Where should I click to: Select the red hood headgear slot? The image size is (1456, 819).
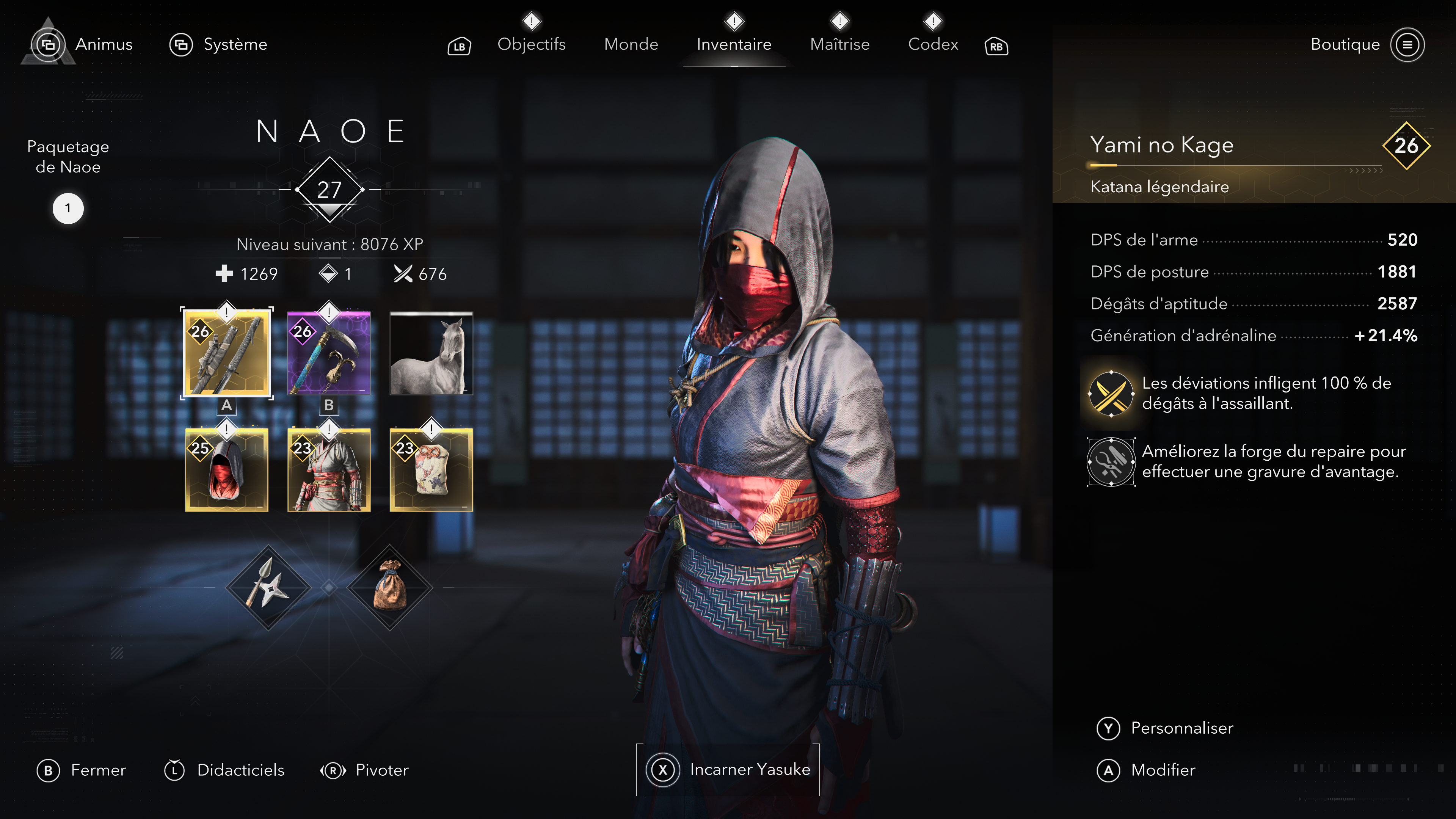click(227, 469)
